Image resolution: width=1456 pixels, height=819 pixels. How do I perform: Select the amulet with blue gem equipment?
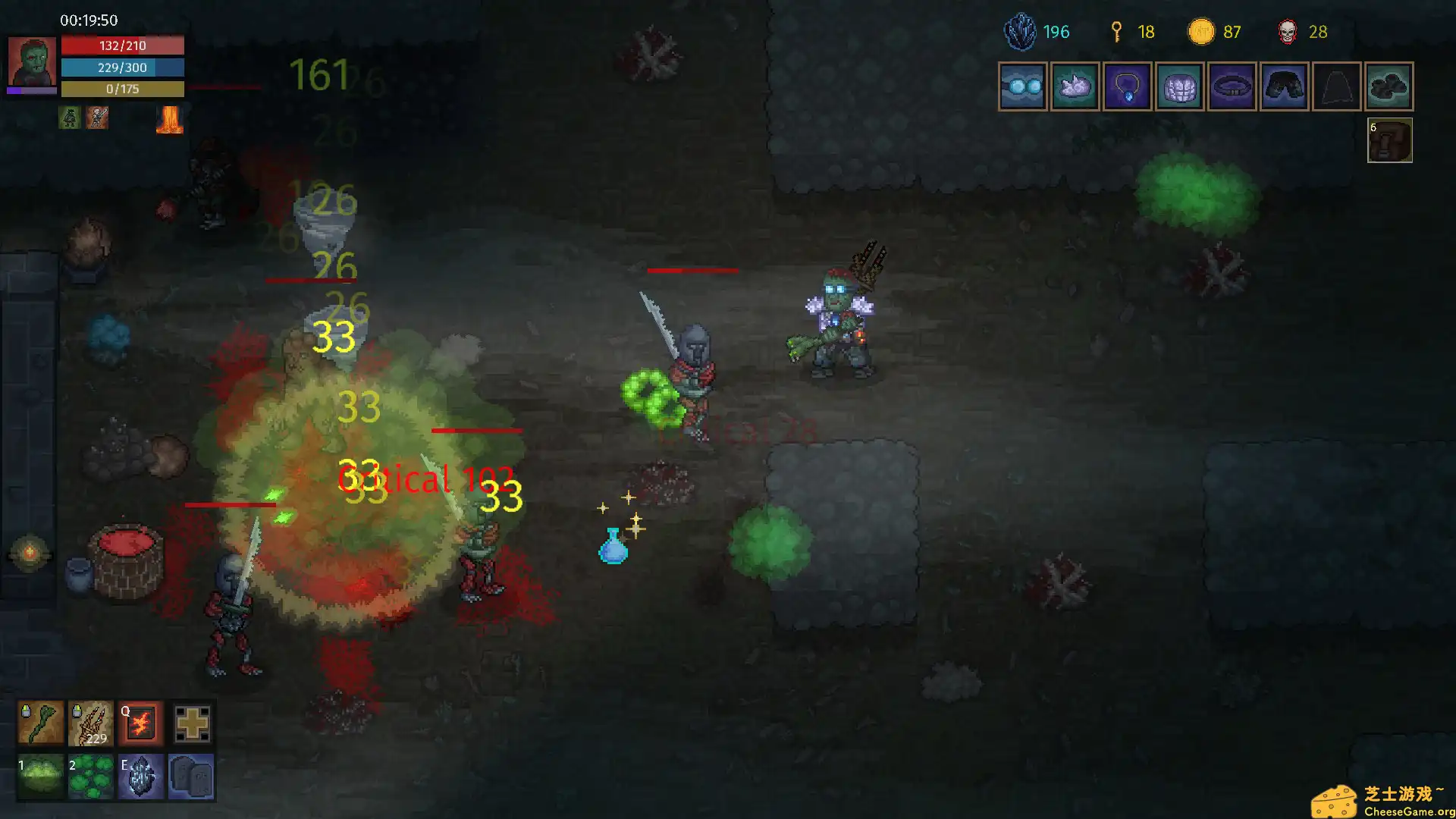click(x=1128, y=86)
